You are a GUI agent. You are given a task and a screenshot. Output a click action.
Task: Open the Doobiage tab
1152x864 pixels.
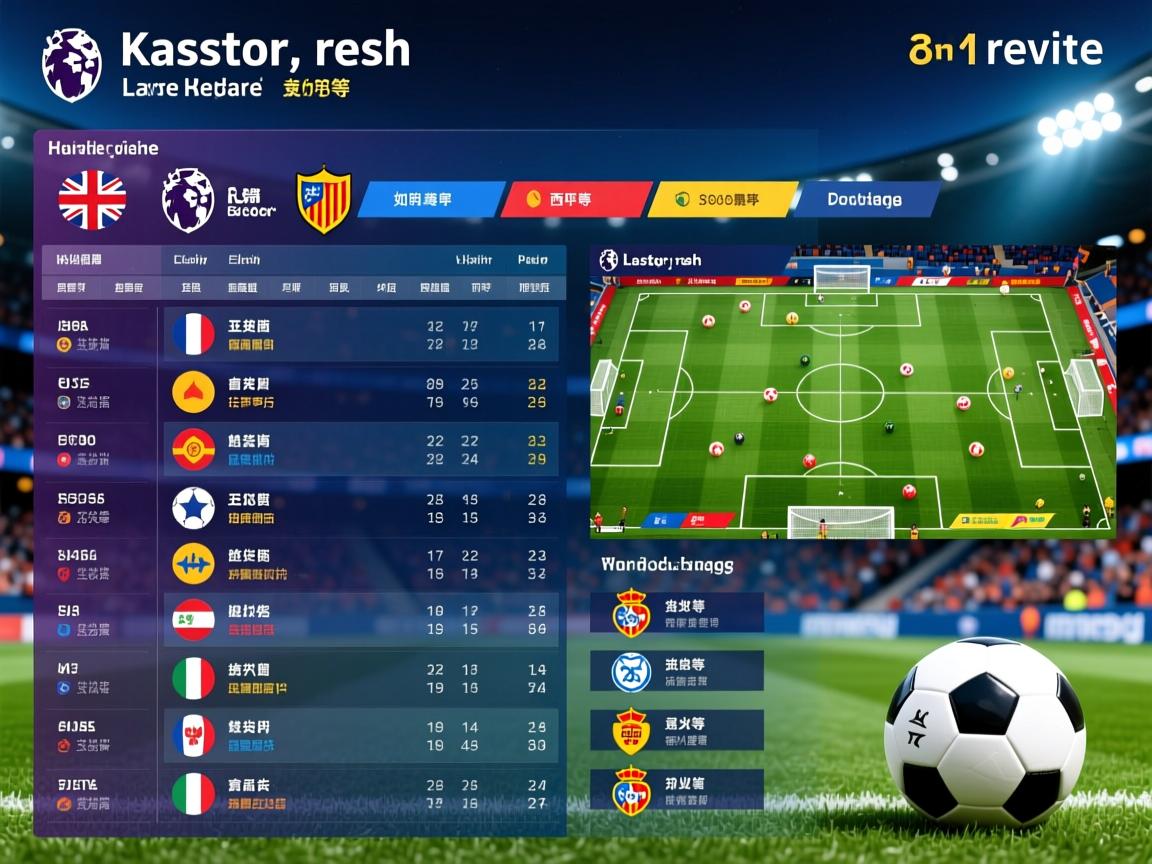click(864, 200)
